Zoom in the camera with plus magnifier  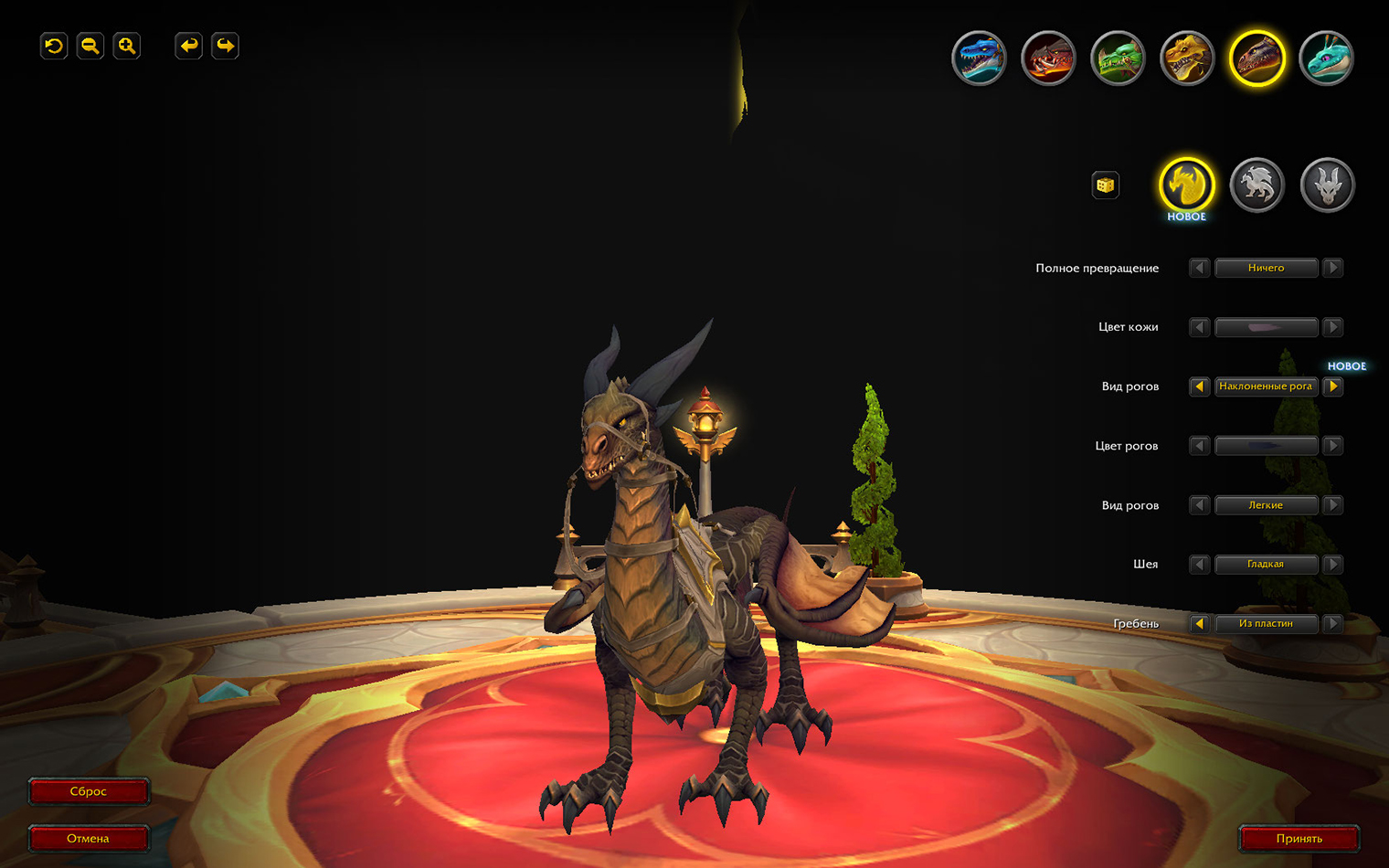click(x=126, y=46)
